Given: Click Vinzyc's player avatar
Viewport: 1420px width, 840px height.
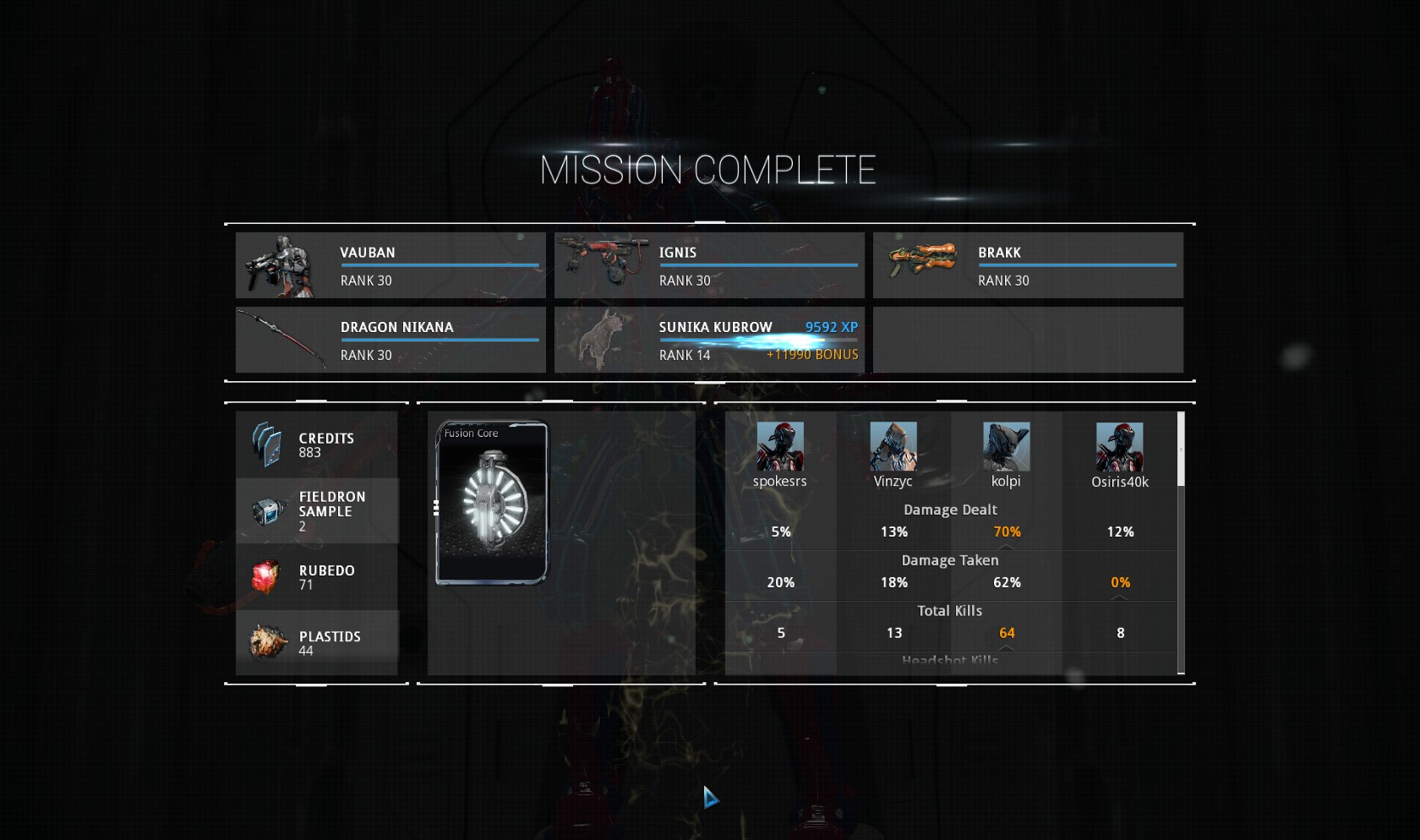Looking at the screenshot, I should tap(893, 446).
